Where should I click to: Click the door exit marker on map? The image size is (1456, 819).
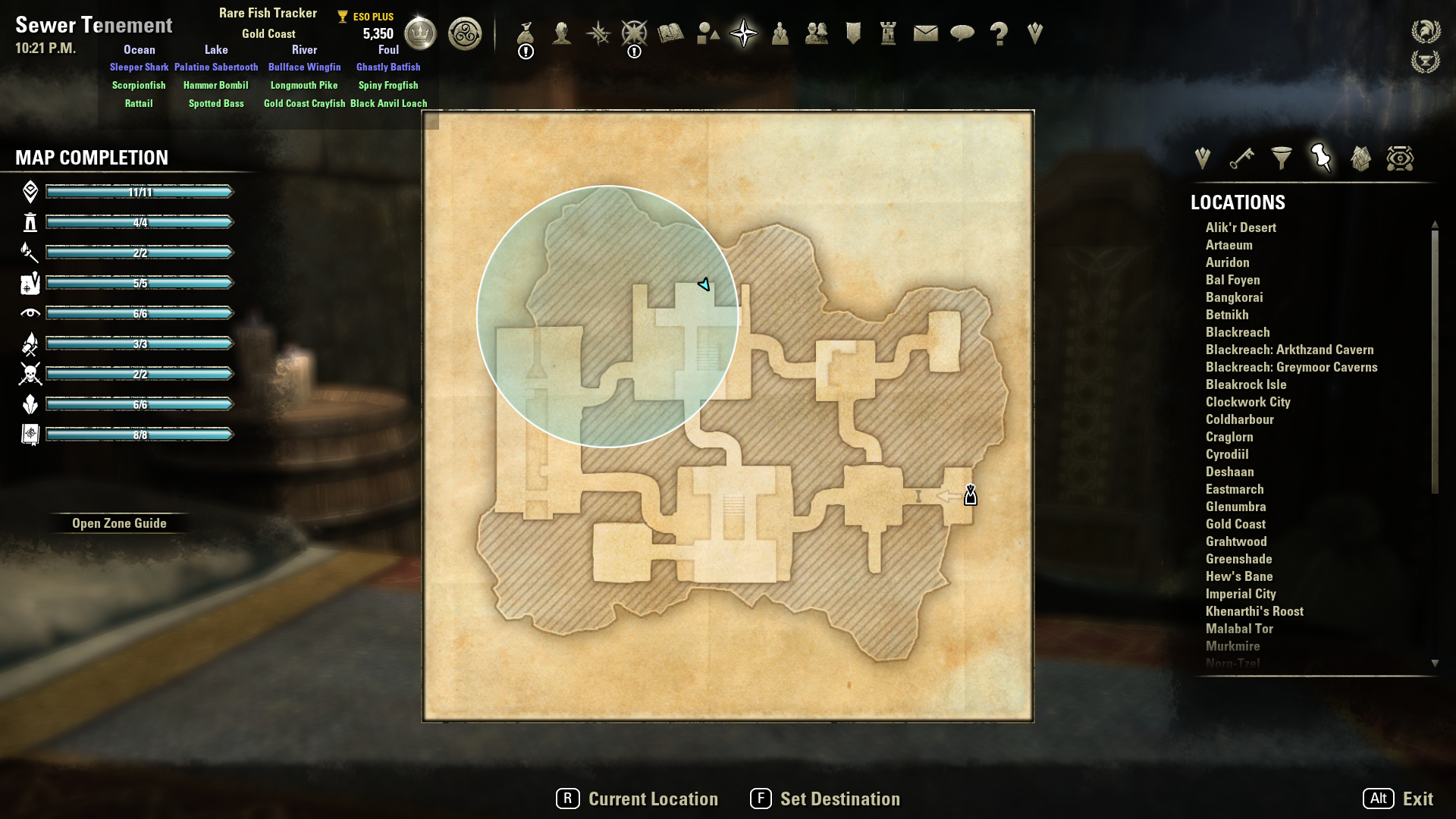[971, 496]
